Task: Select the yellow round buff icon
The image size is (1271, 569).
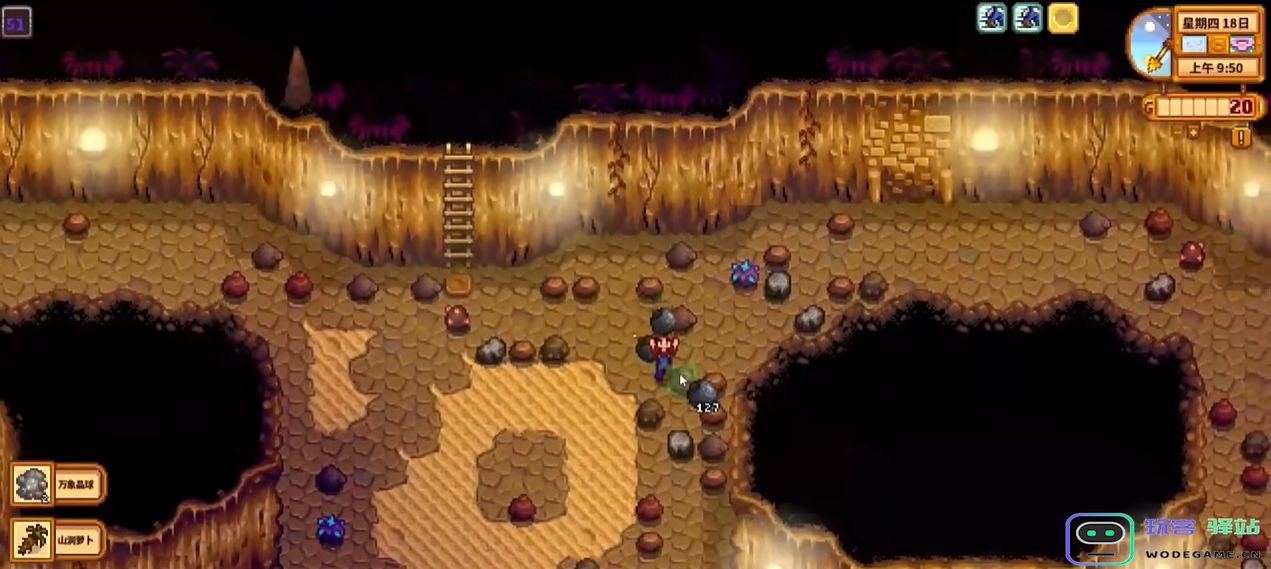Action: tap(1063, 18)
